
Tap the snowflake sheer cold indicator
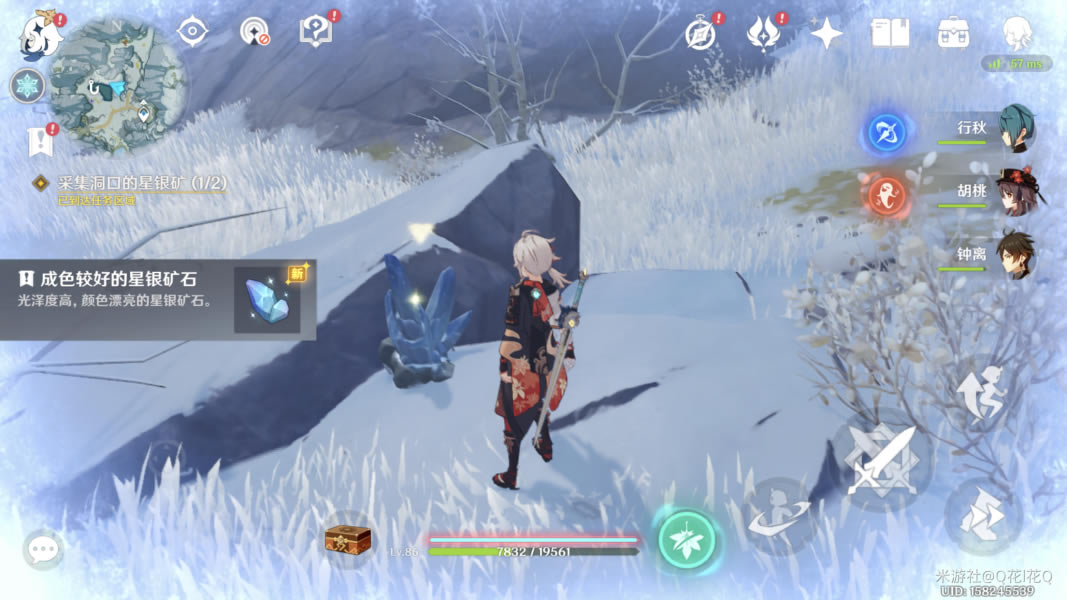tap(28, 86)
